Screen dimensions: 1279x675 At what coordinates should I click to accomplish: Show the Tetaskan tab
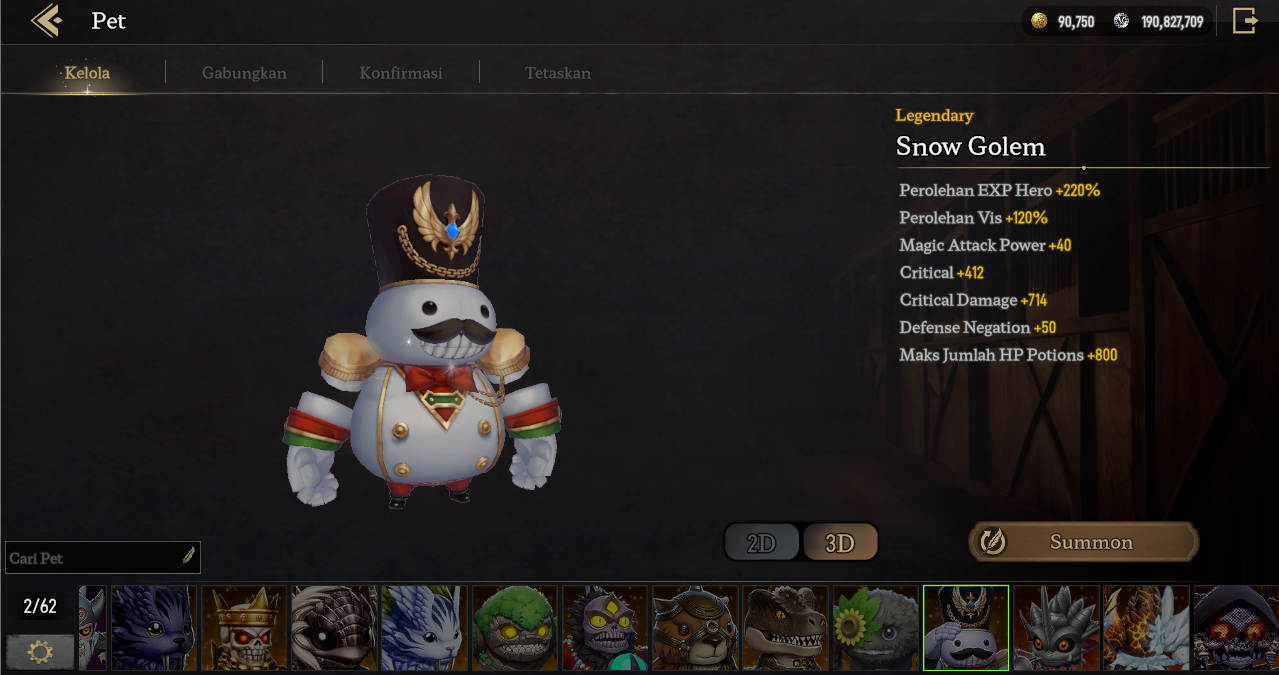pyautogui.click(x=558, y=73)
